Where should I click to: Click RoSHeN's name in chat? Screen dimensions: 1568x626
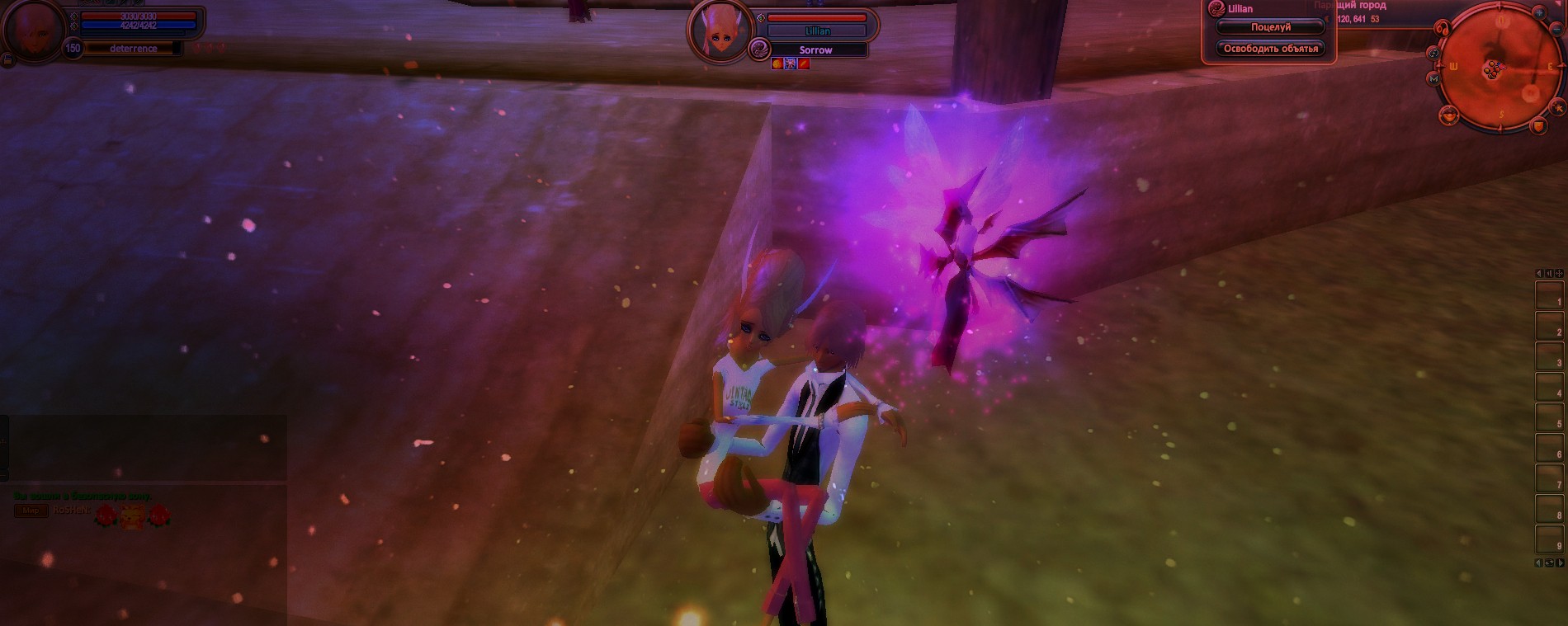tap(69, 511)
